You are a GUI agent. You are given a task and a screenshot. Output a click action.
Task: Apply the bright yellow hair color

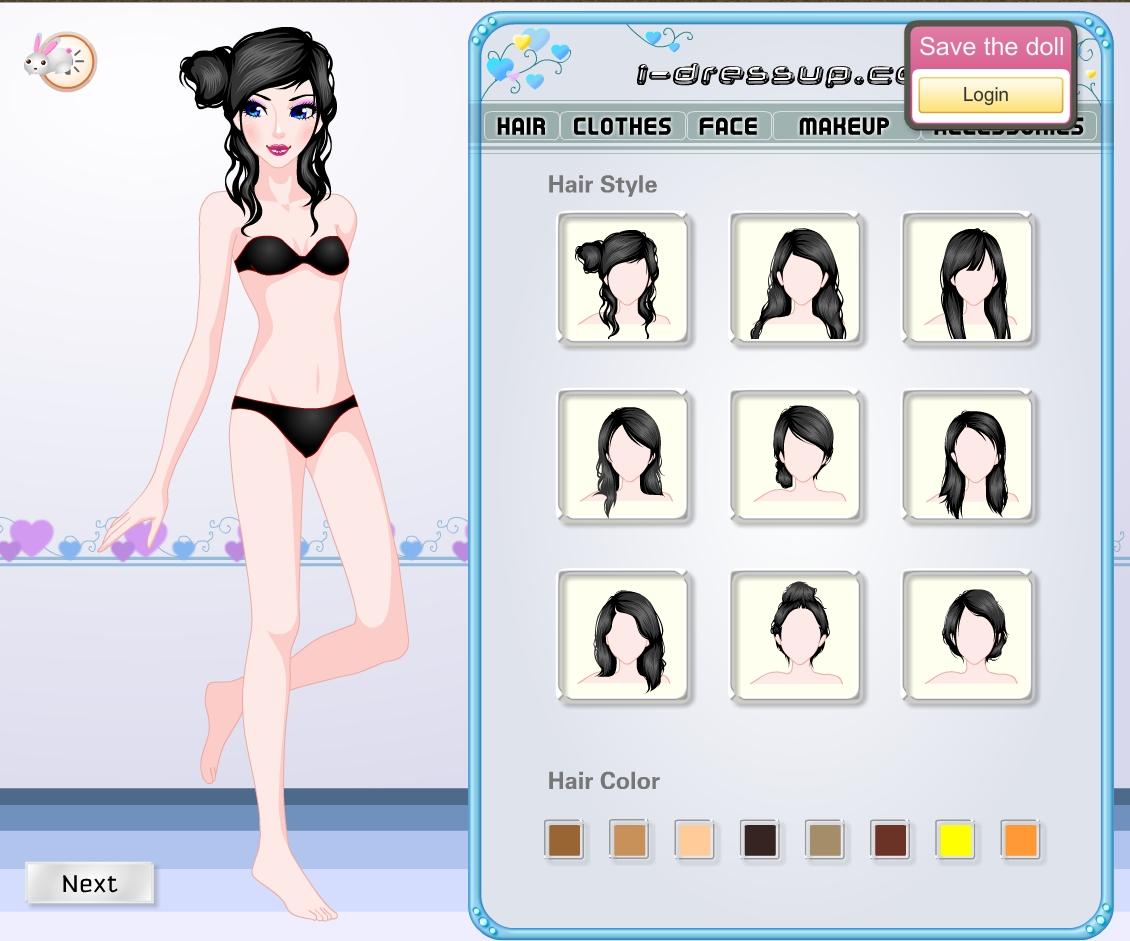[x=956, y=840]
